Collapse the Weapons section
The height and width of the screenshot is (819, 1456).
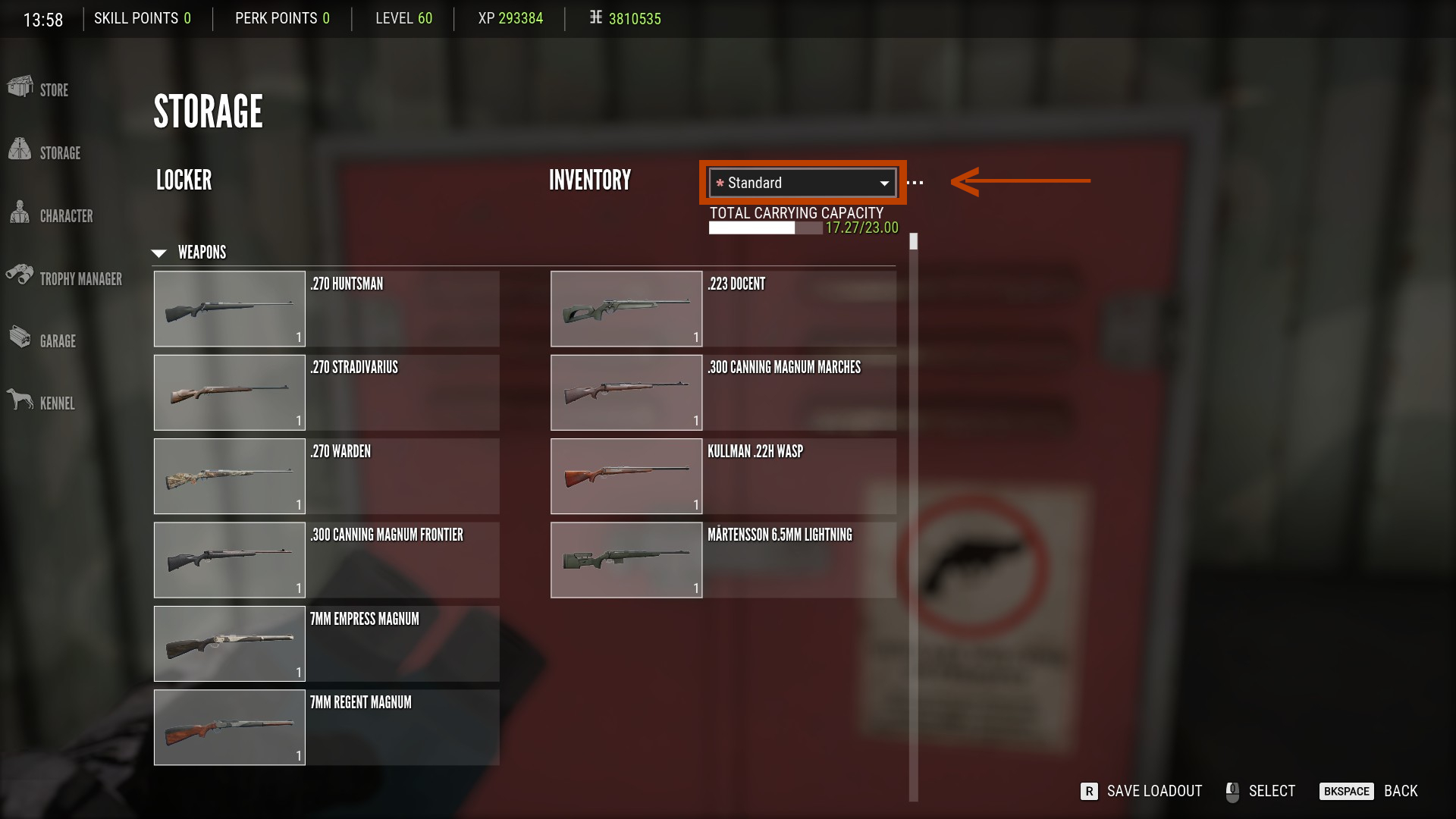coord(159,252)
